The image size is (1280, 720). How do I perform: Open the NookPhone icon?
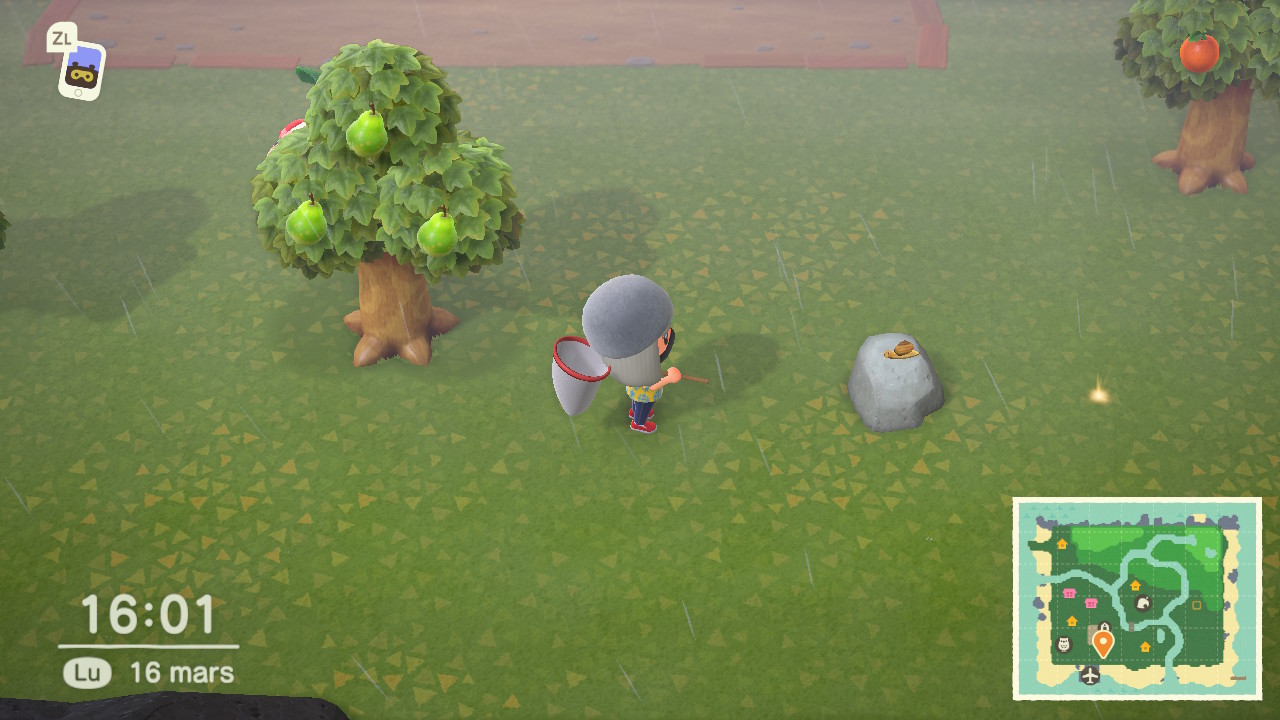(x=82, y=71)
